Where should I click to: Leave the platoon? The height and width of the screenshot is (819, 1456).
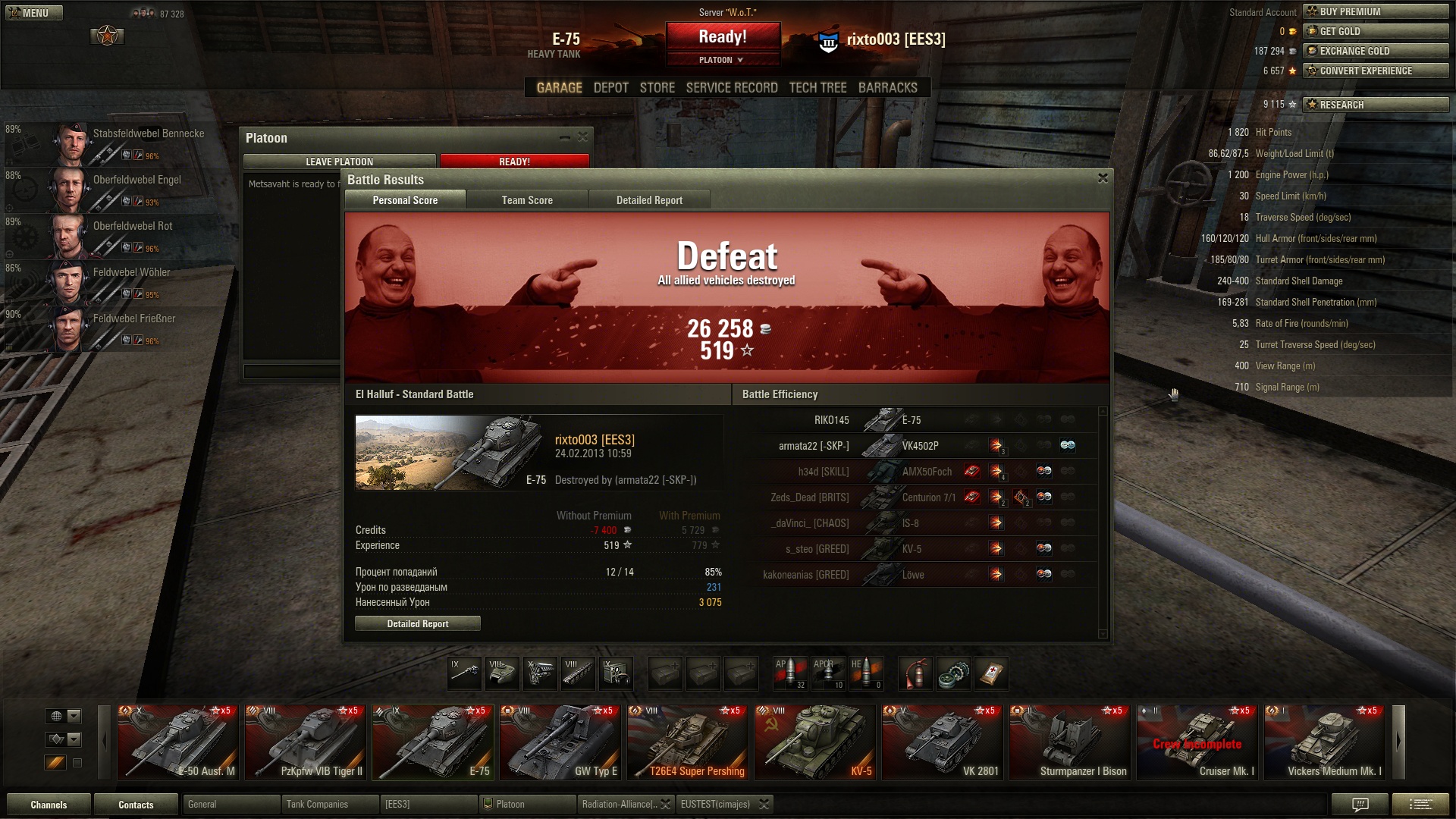click(x=339, y=162)
